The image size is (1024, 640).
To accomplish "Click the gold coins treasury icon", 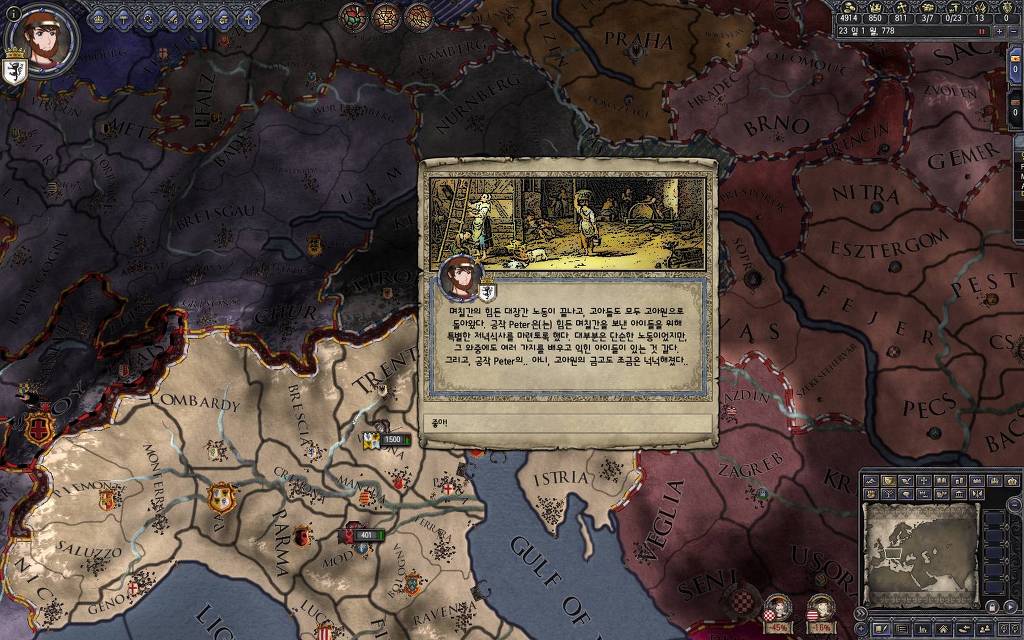I will coord(848,6).
